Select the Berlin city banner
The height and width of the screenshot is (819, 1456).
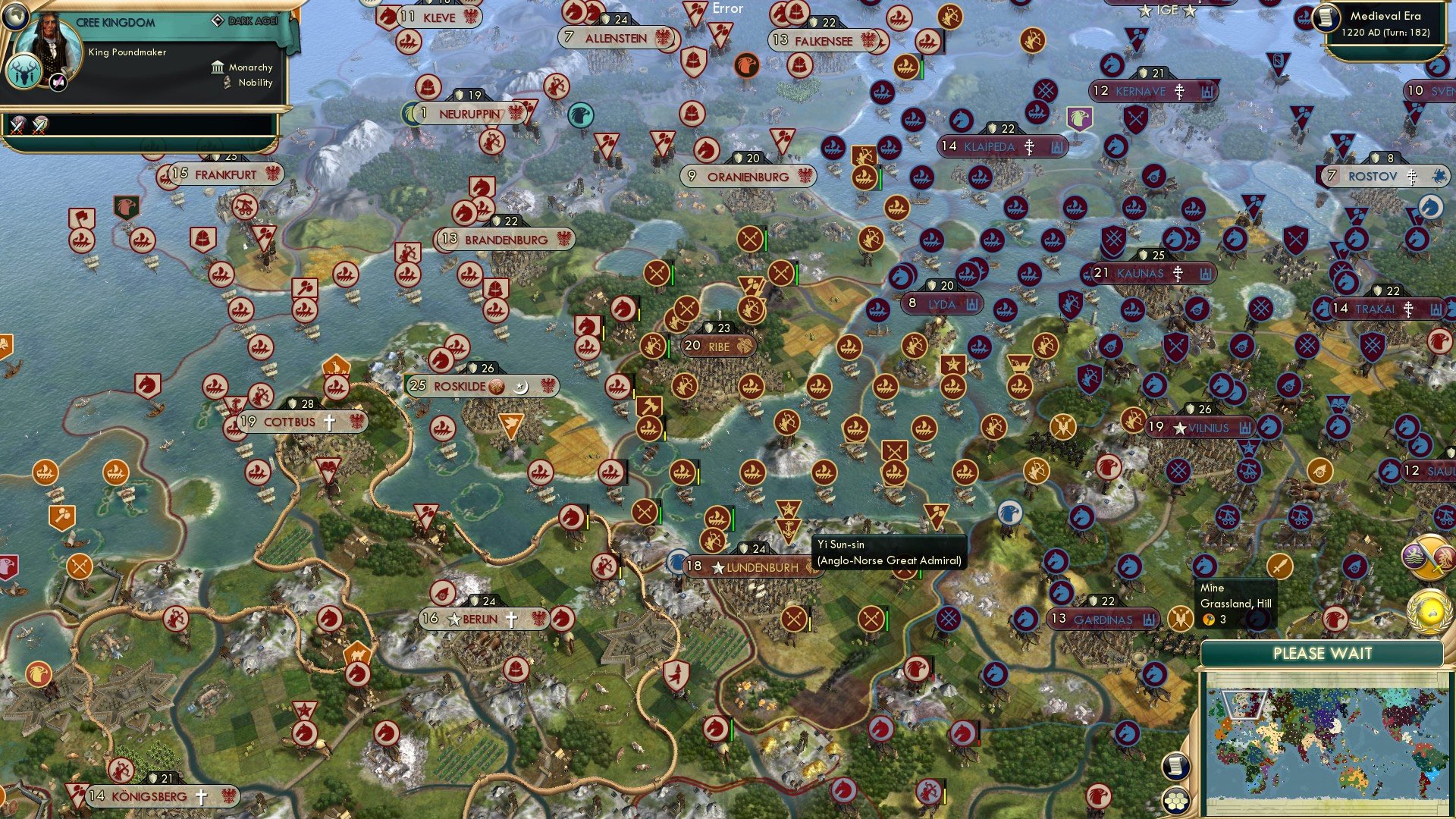coord(478,618)
